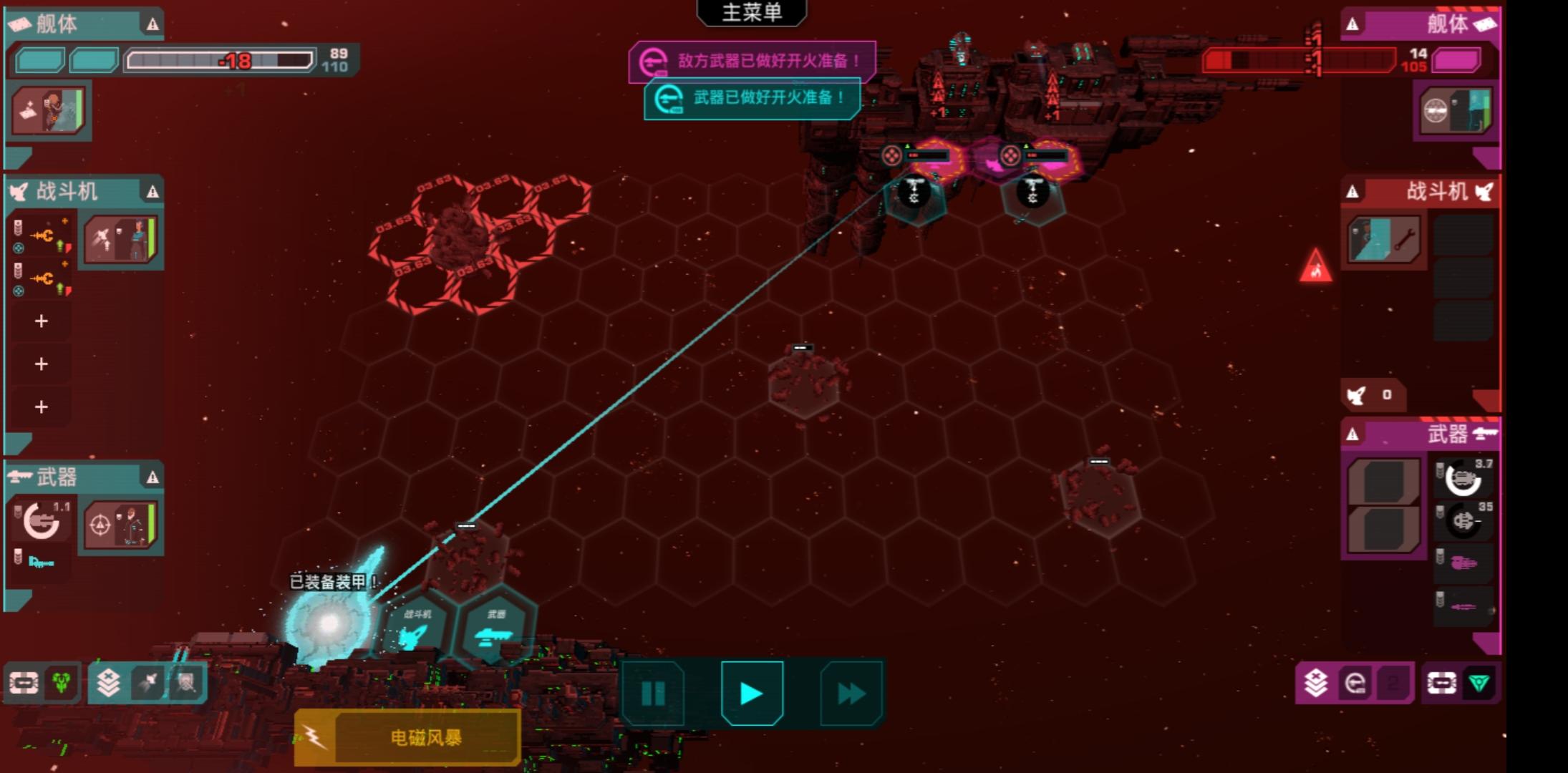Screen dimensions: 1568x773
Task: Inspect enemy weapon with 3.7 timer
Action: pos(1463,478)
